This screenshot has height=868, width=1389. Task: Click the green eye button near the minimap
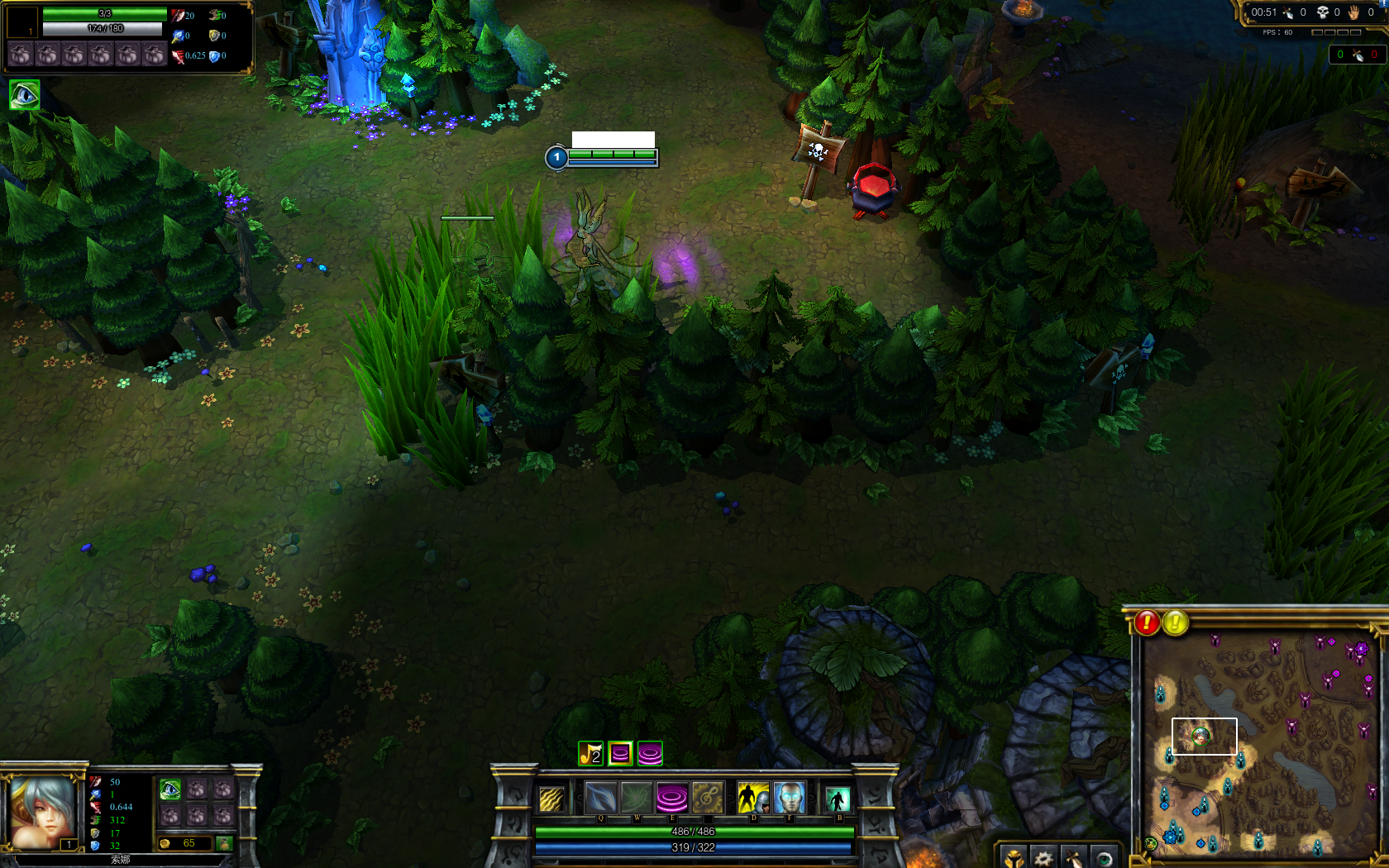tap(1104, 858)
